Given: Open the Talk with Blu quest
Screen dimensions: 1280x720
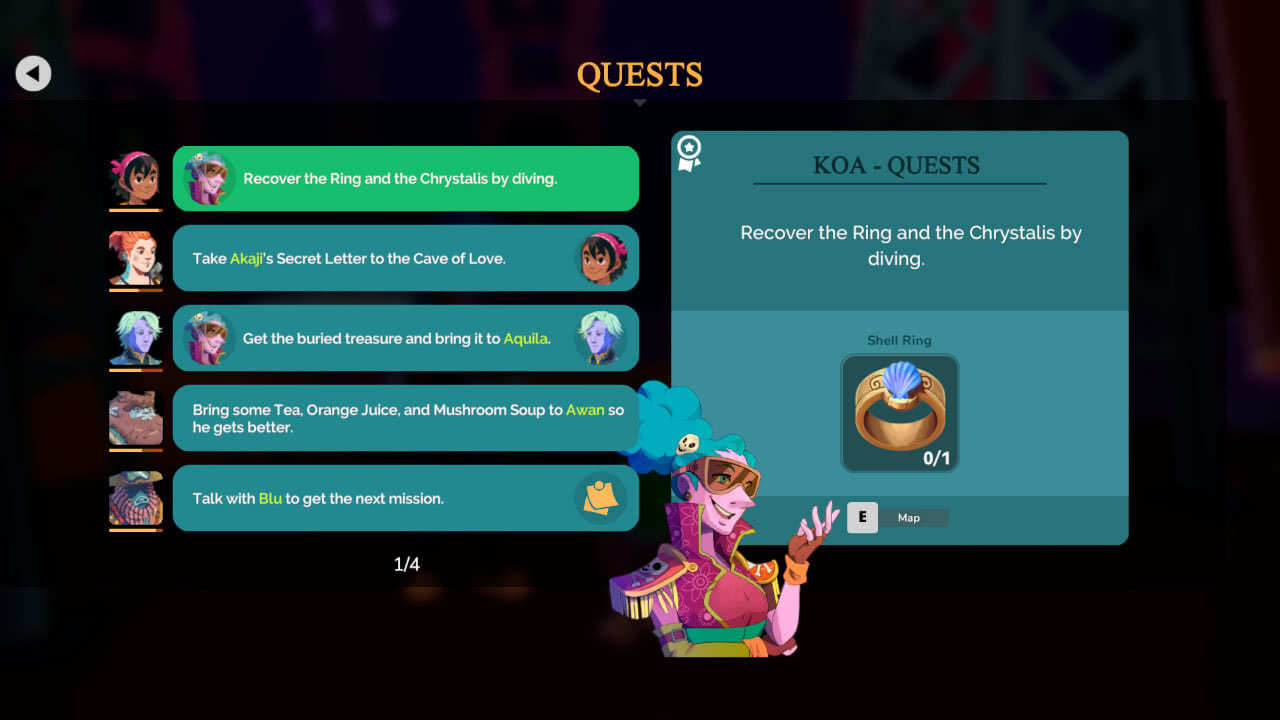Looking at the screenshot, I should (x=405, y=498).
